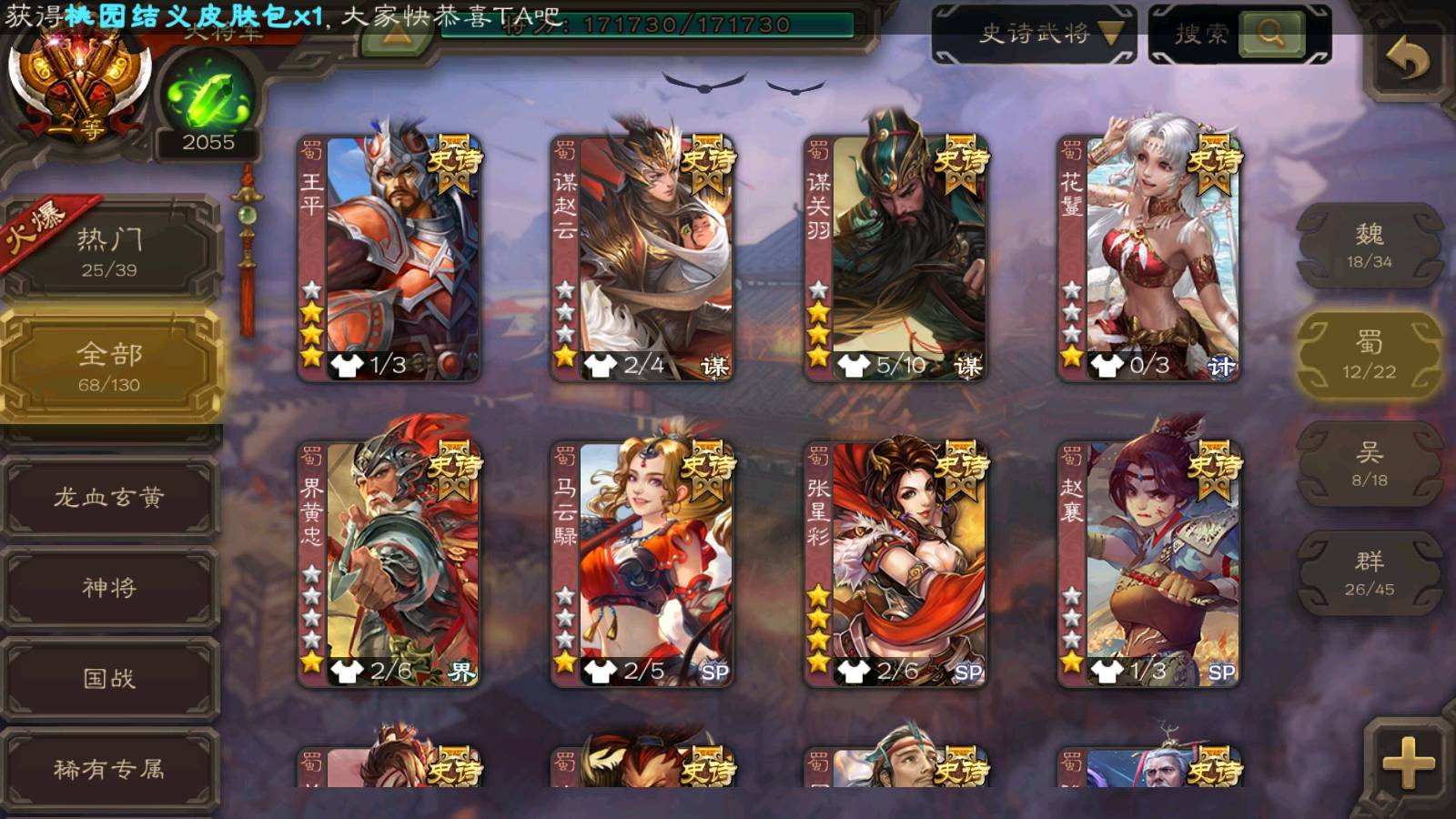
Task: Select the 蜀 faction tab
Action: point(1369,355)
